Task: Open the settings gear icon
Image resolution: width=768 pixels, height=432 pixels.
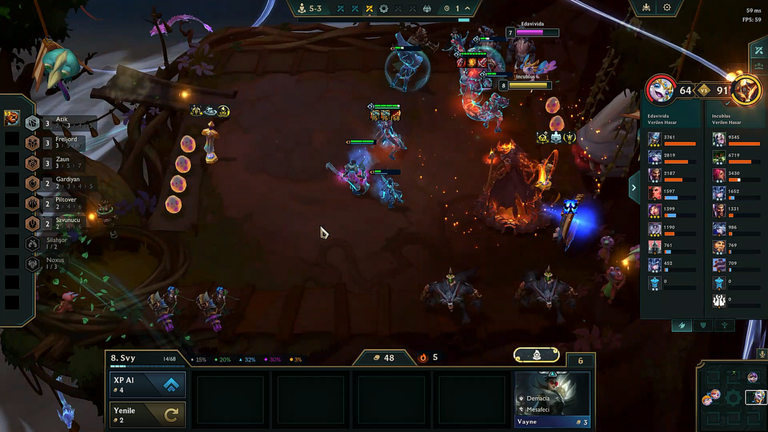Action: (x=667, y=8)
